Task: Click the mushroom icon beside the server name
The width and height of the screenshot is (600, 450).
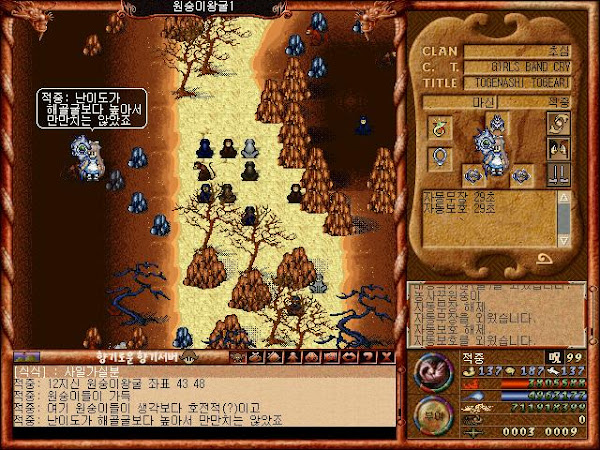Action: tap(186, 356)
